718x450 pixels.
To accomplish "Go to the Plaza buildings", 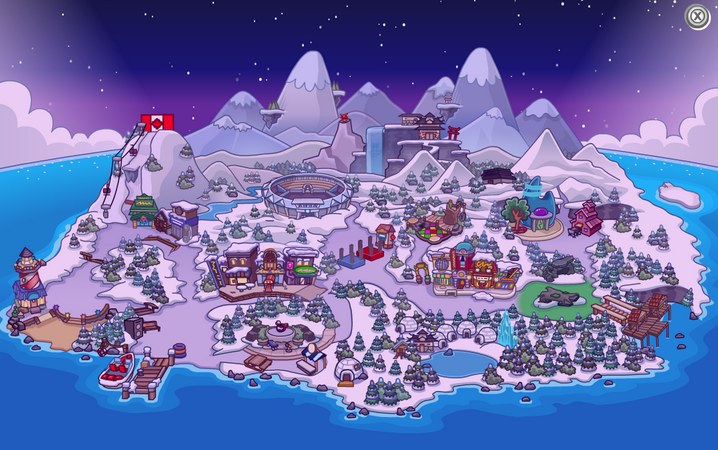I will tap(461, 266).
